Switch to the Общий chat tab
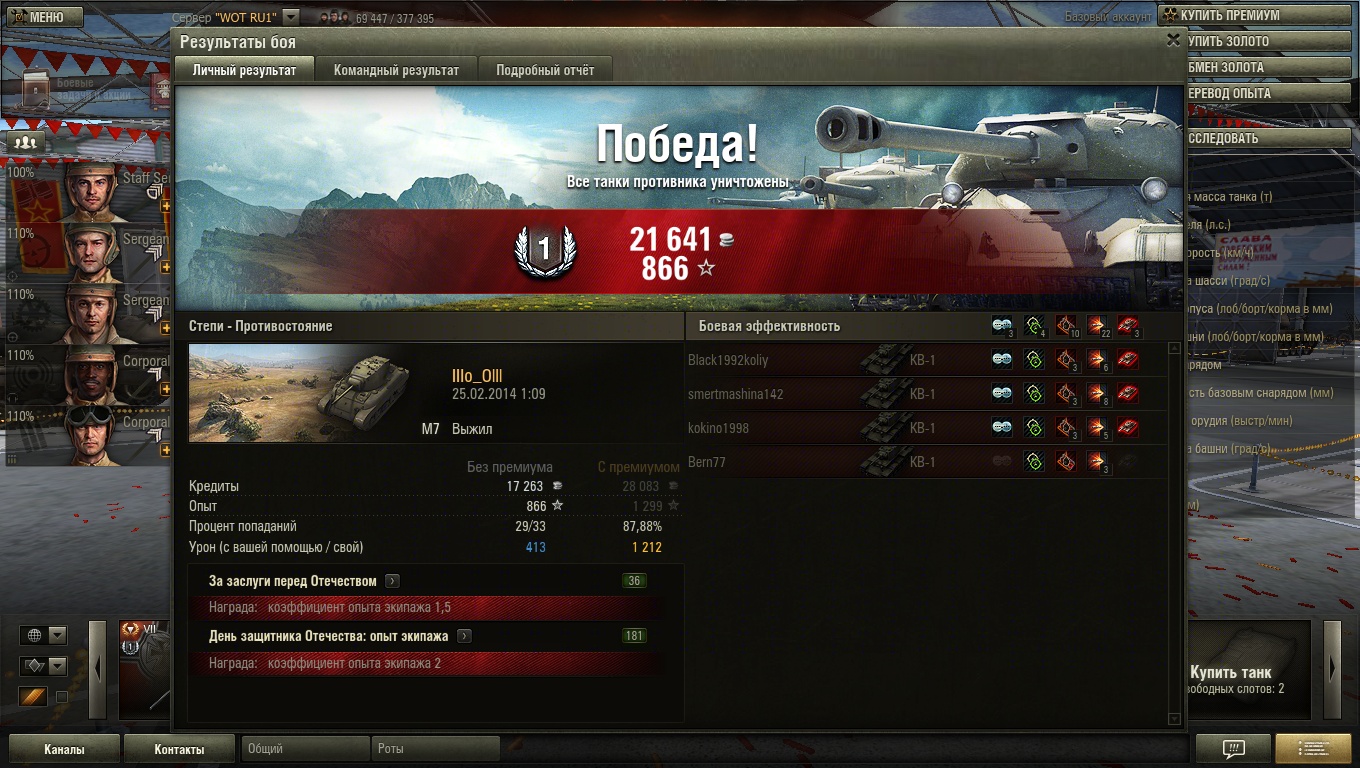 coord(304,748)
